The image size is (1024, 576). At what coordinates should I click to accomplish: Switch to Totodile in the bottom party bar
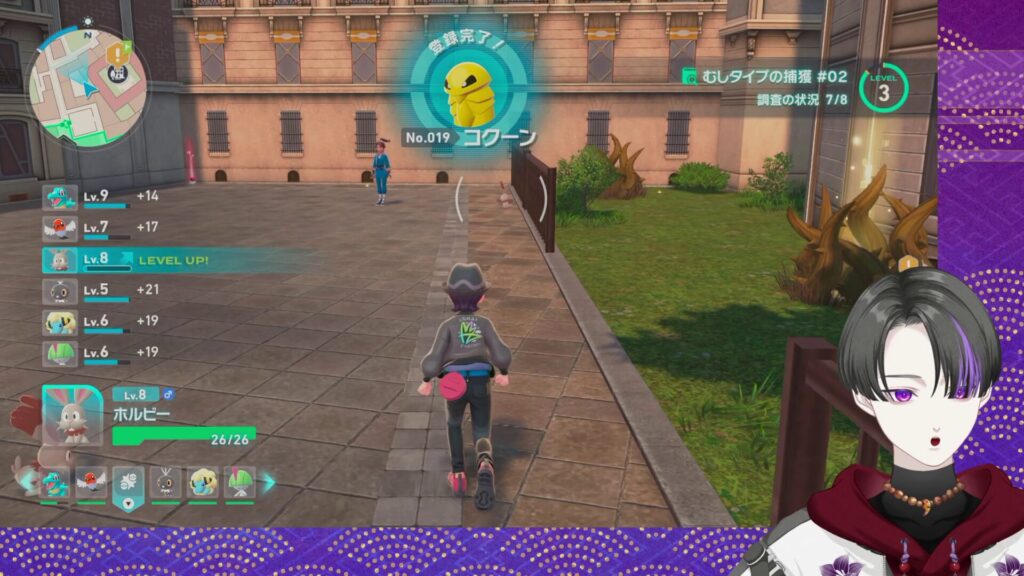coord(56,482)
